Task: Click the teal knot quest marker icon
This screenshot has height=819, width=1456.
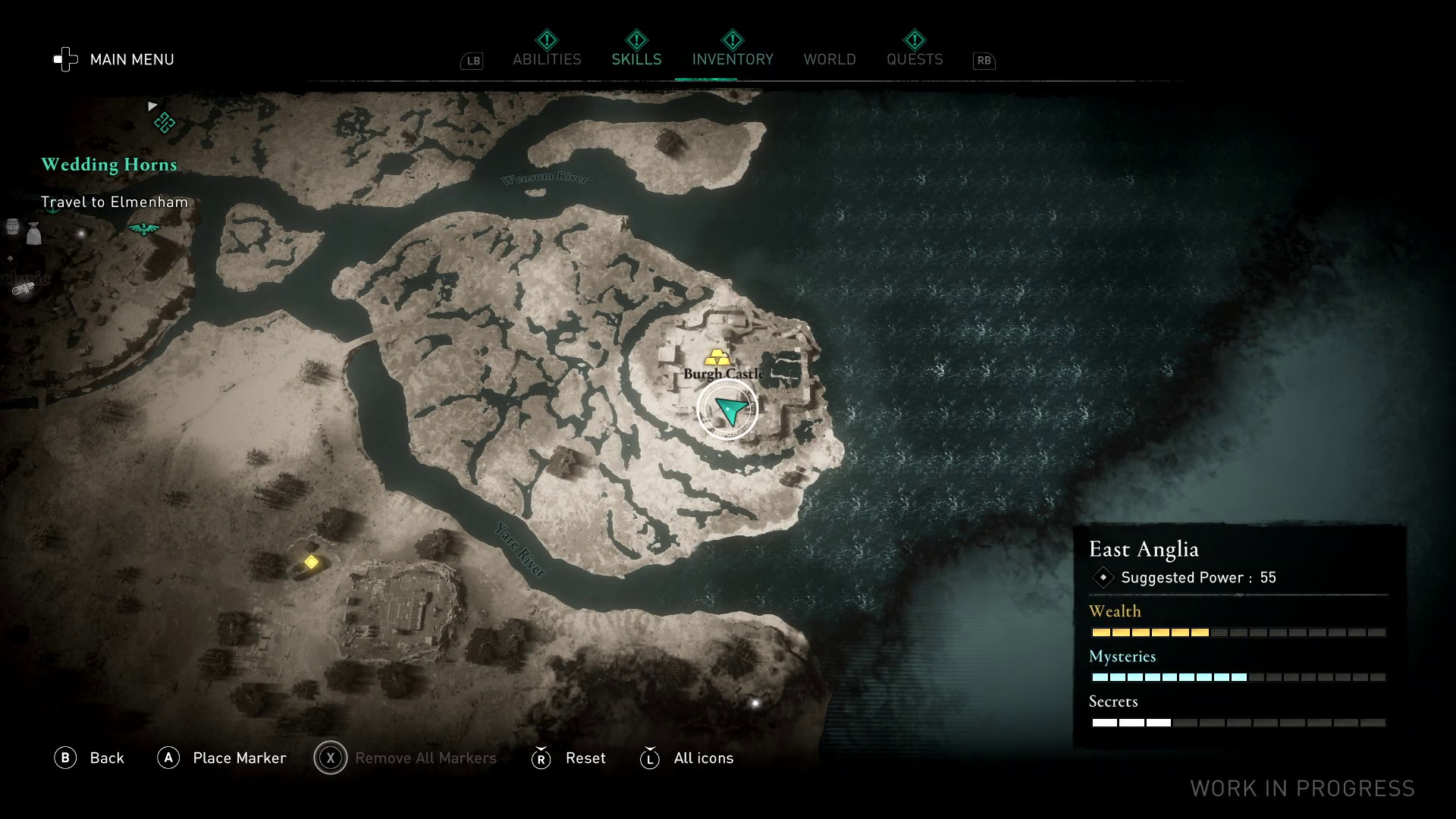Action: (x=165, y=123)
